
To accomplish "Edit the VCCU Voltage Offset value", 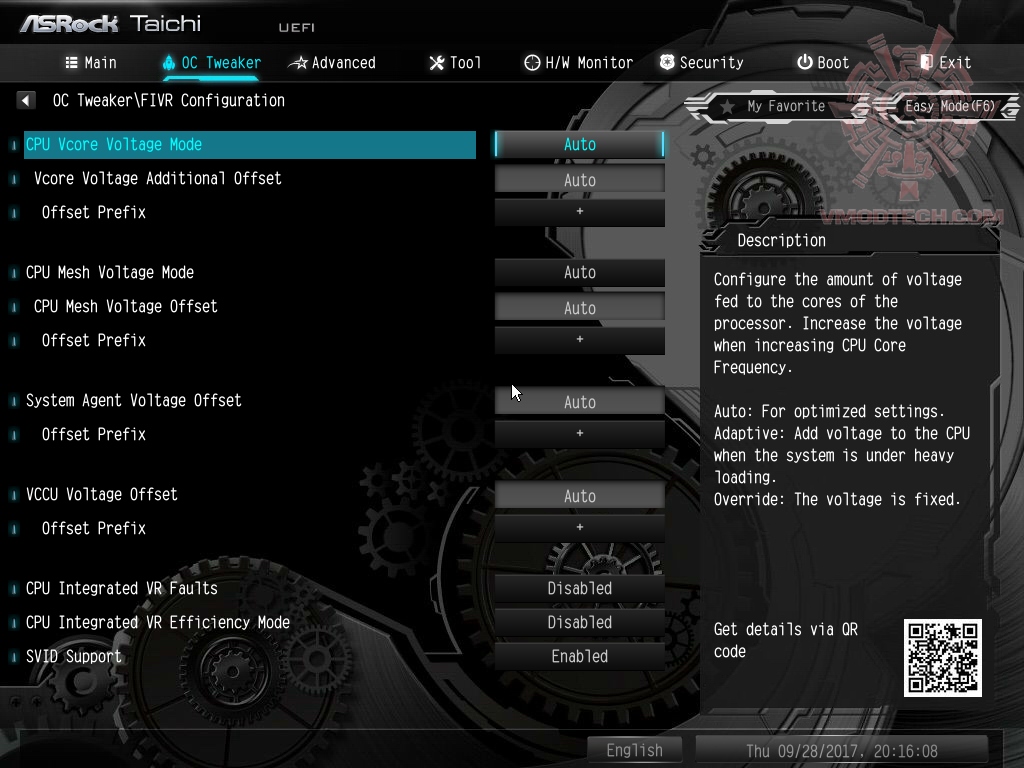I will tap(579, 496).
